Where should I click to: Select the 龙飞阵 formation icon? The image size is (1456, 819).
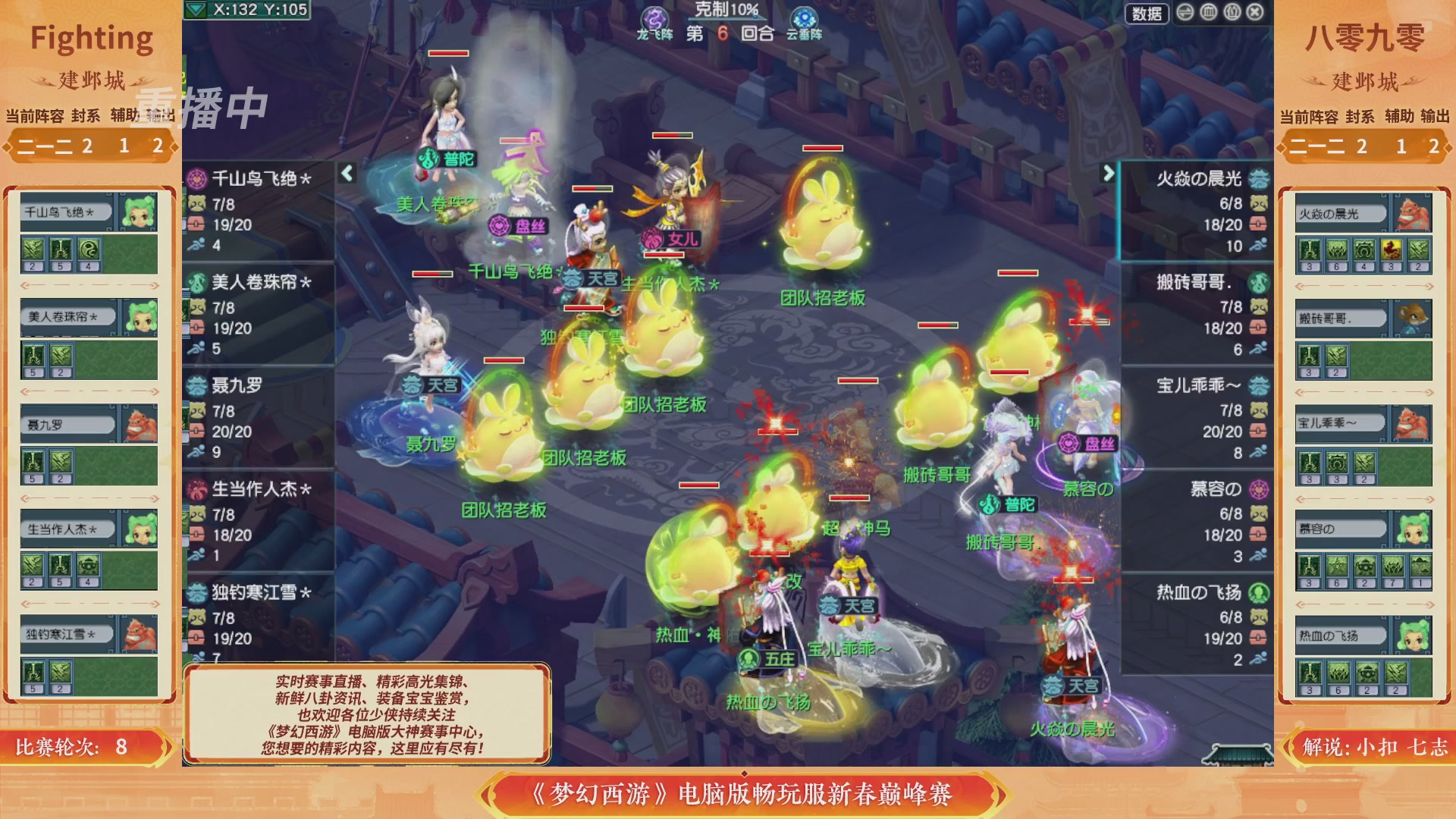click(657, 15)
